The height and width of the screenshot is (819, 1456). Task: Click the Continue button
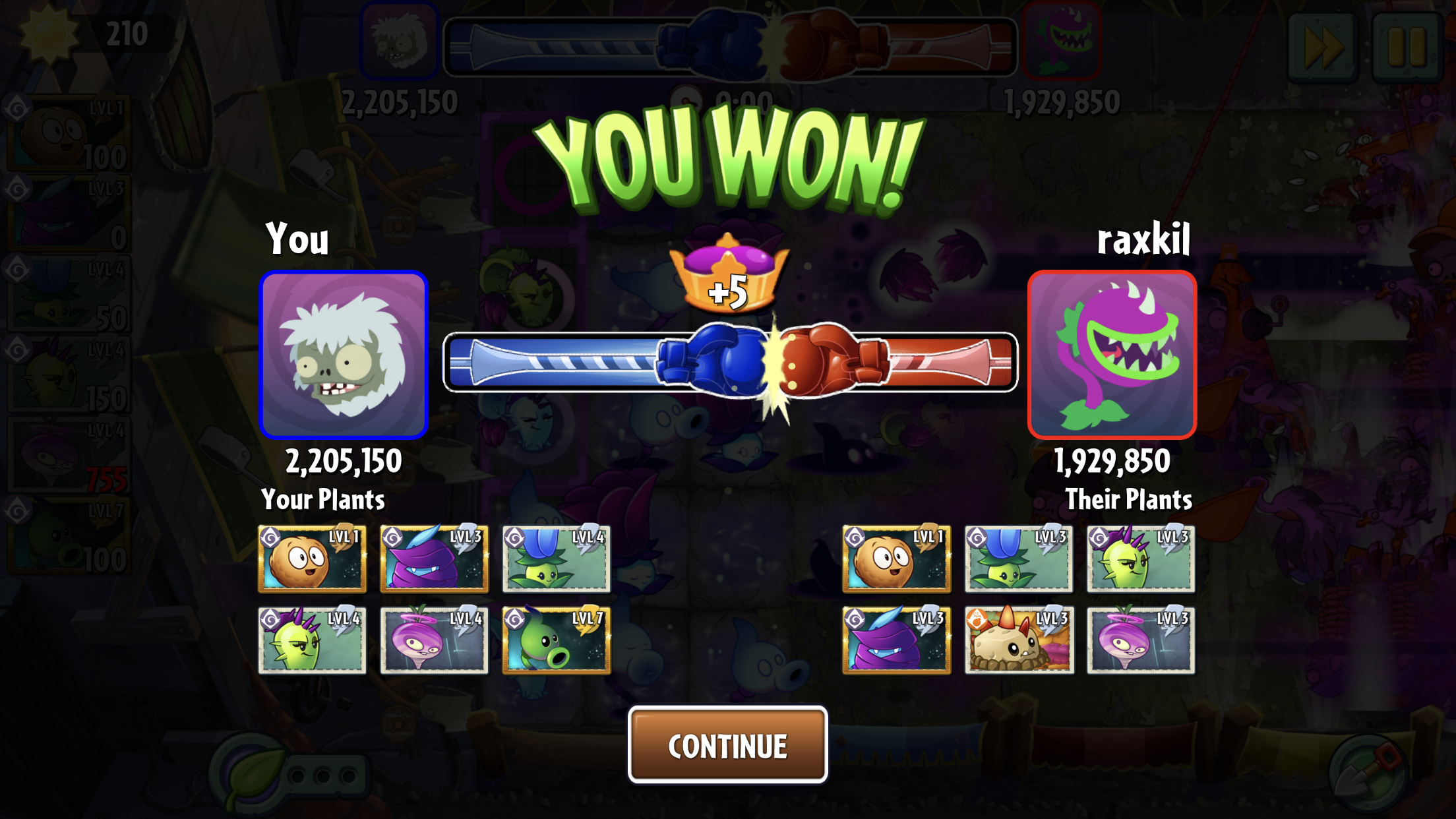point(727,745)
